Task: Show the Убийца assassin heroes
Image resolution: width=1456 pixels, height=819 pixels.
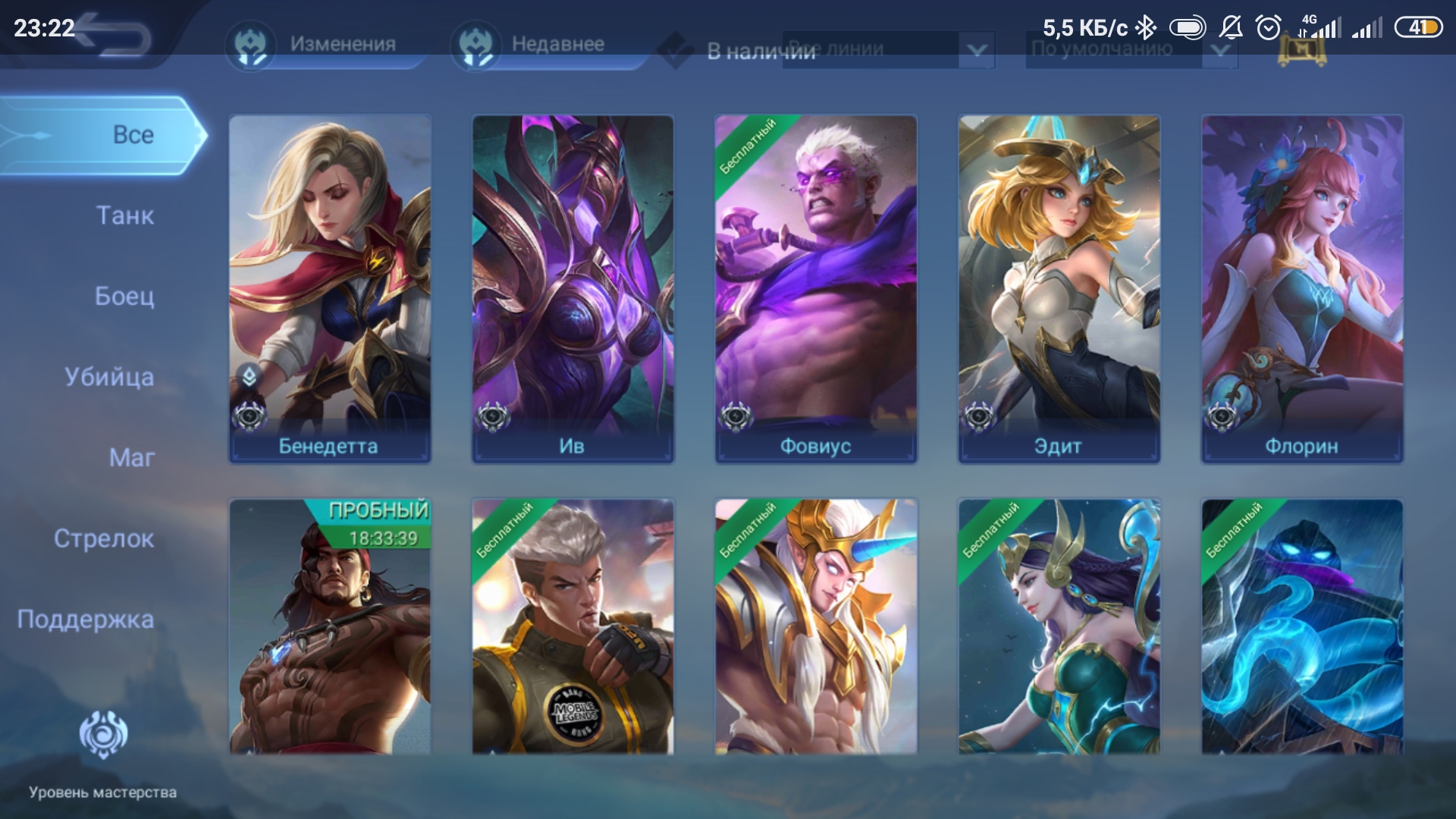Action: [x=109, y=377]
